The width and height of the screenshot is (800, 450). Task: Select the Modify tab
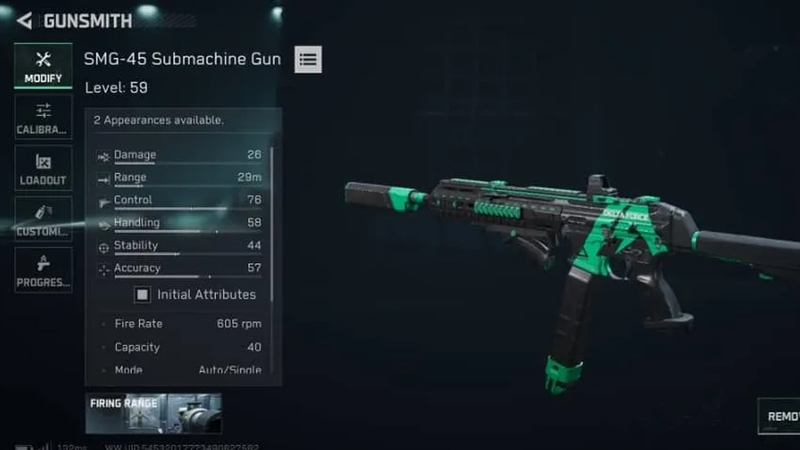[43, 66]
